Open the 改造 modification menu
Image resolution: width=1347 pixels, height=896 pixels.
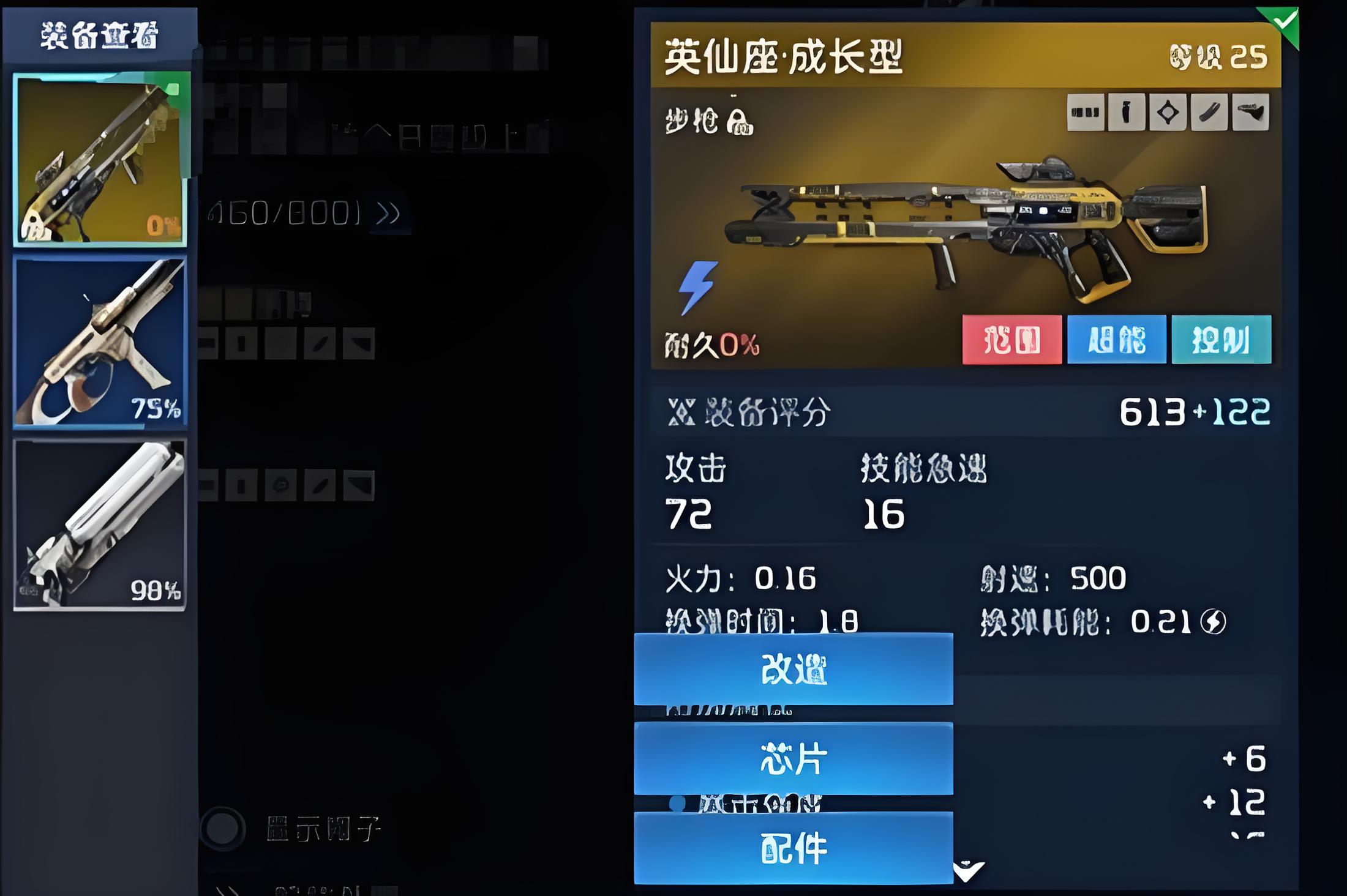(x=793, y=669)
